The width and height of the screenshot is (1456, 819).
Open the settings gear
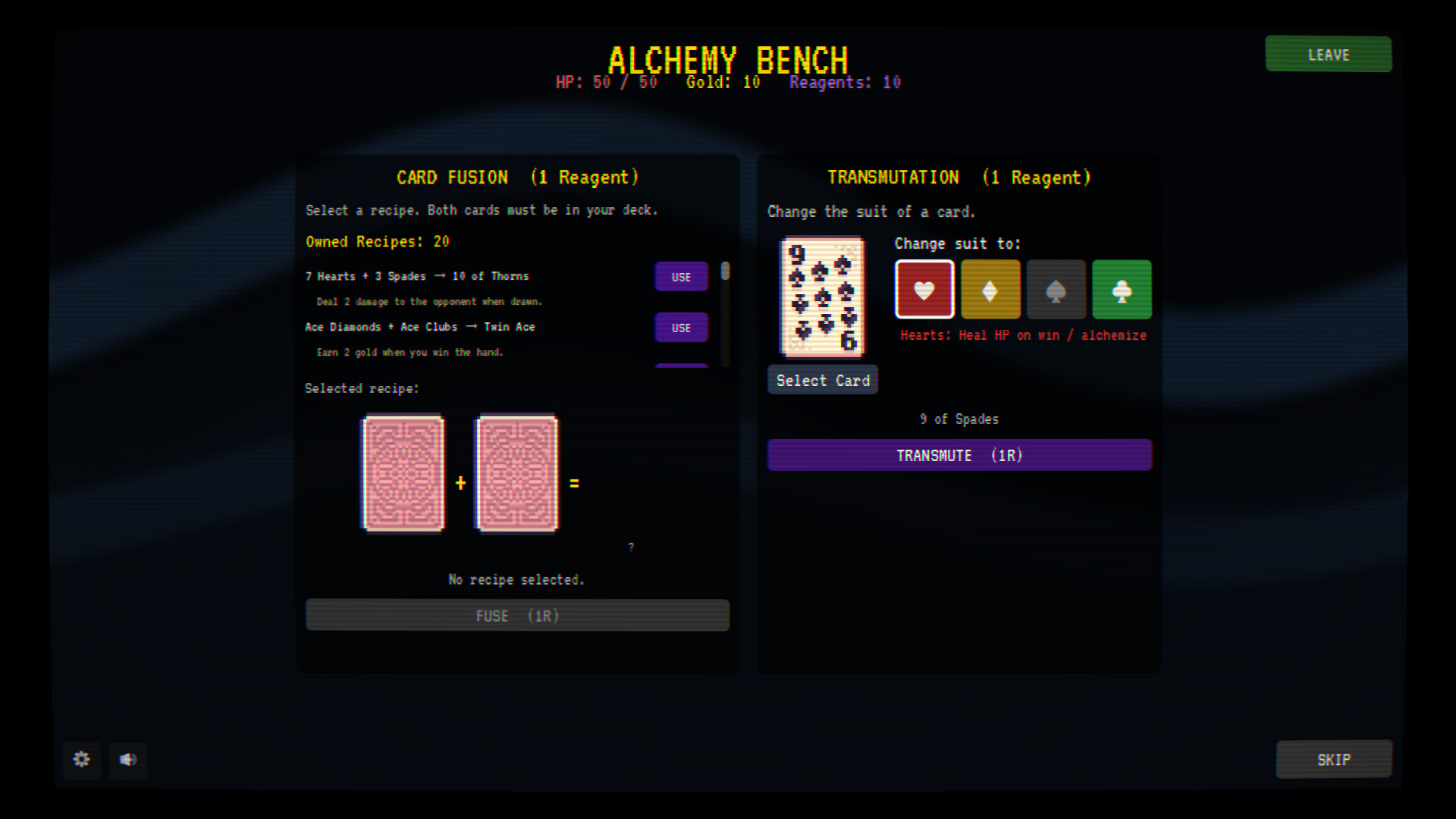pos(81,761)
